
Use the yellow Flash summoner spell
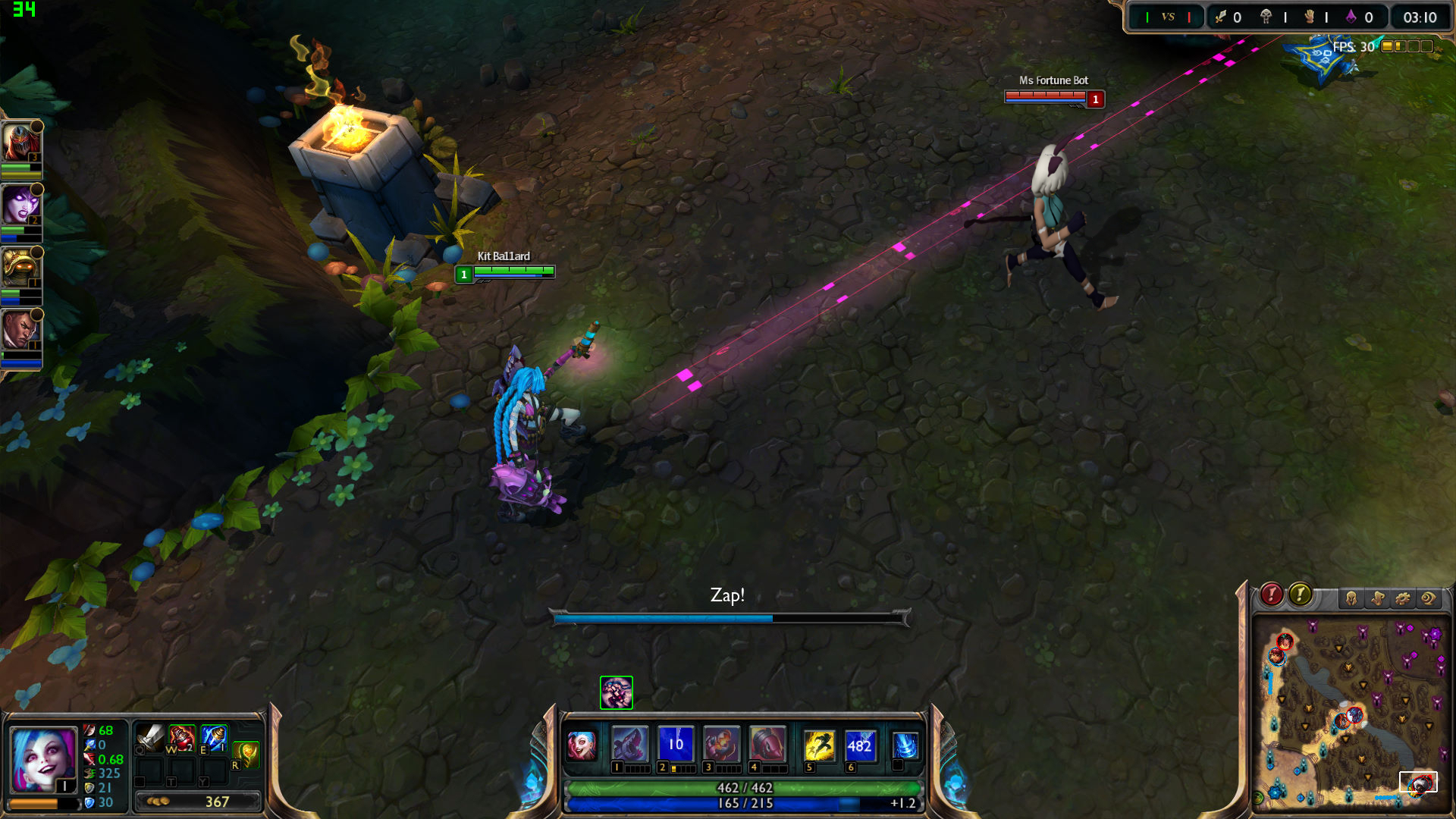tap(819, 745)
